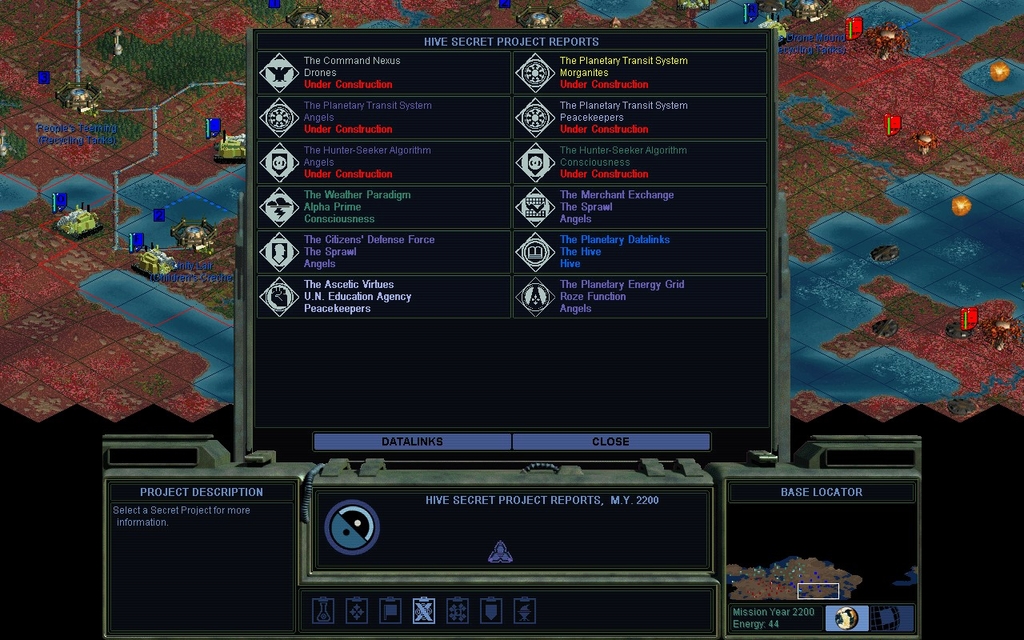Select The Command Nexus project entry
This screenshot has height=640, width=1024.
pyautogui.click(x=384, y=73)
